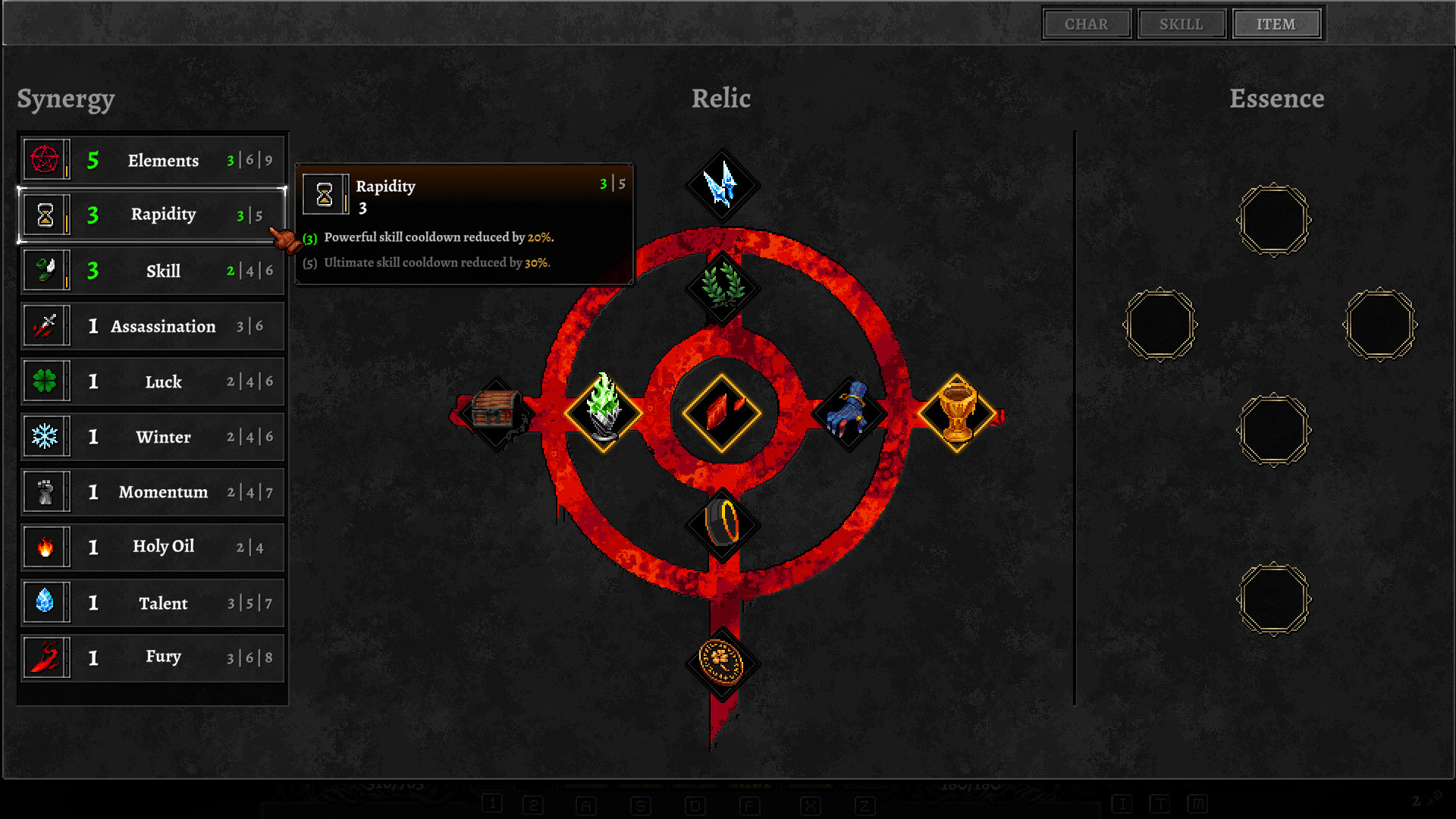Image resolution: width=1456 pixels, height=819 pixels.
Task: Select the blue gauntlet relic
Action: [849, 410]
